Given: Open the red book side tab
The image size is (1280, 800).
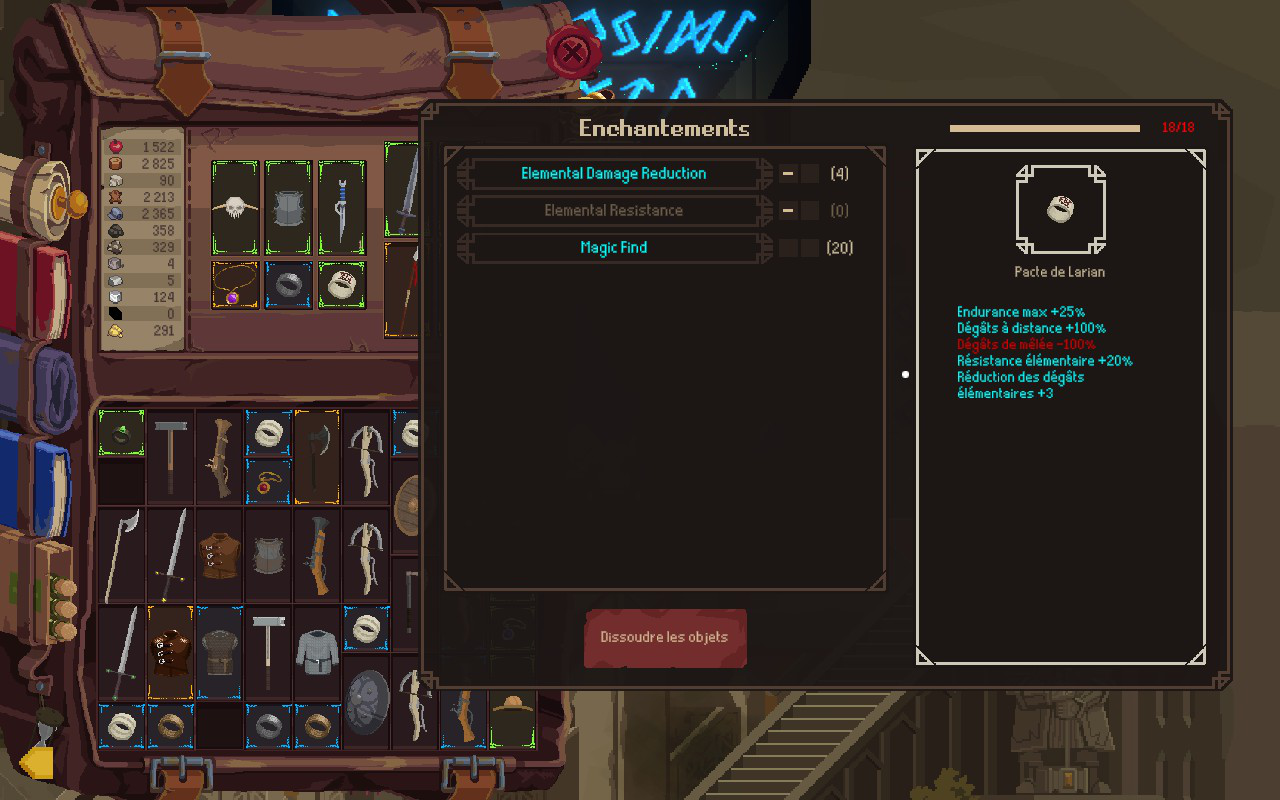Looking at the screenshot, I should (40, 285).
